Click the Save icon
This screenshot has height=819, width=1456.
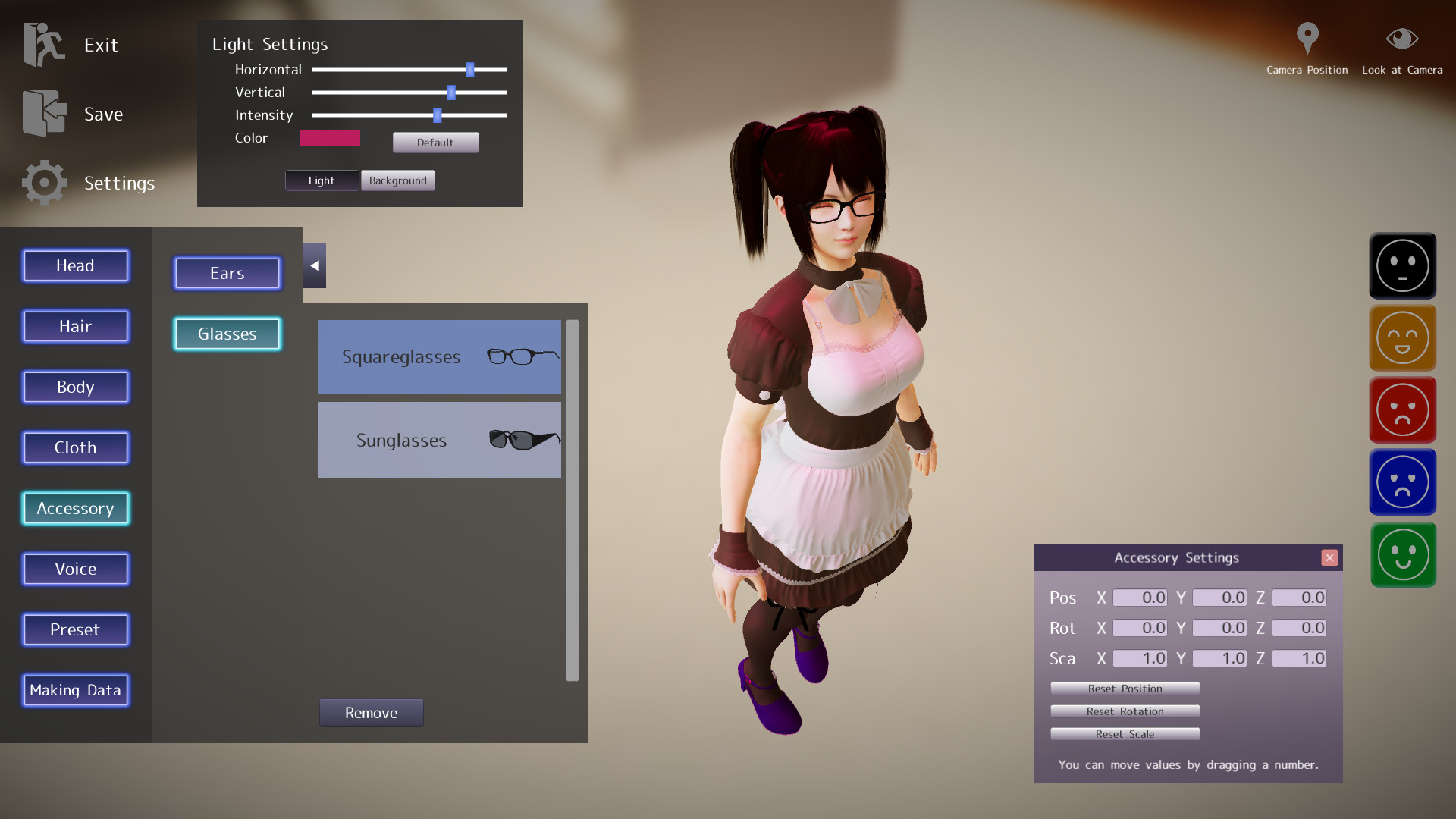(43, 112)
